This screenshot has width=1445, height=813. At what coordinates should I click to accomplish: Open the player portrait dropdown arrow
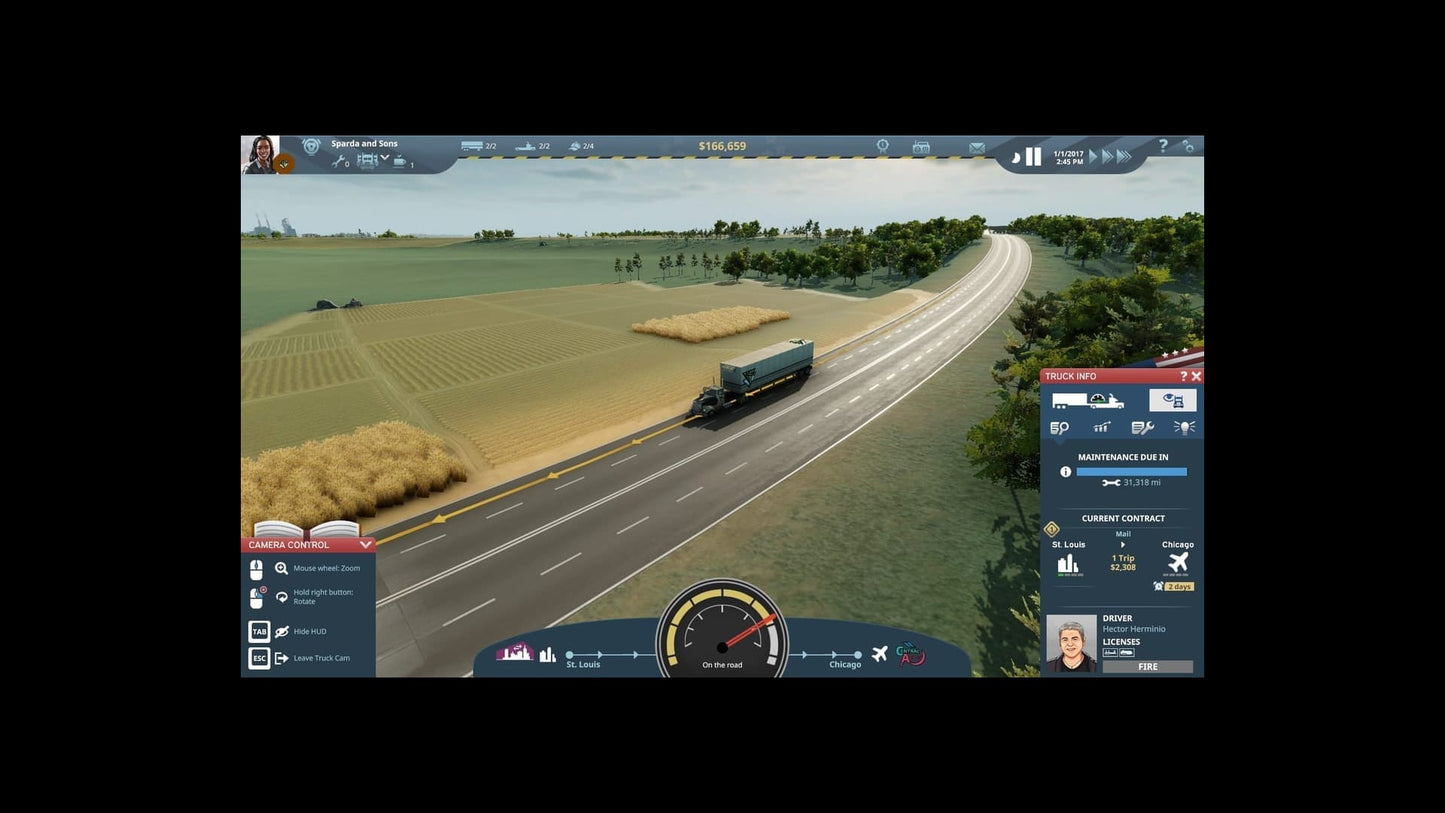pos(284,163)
